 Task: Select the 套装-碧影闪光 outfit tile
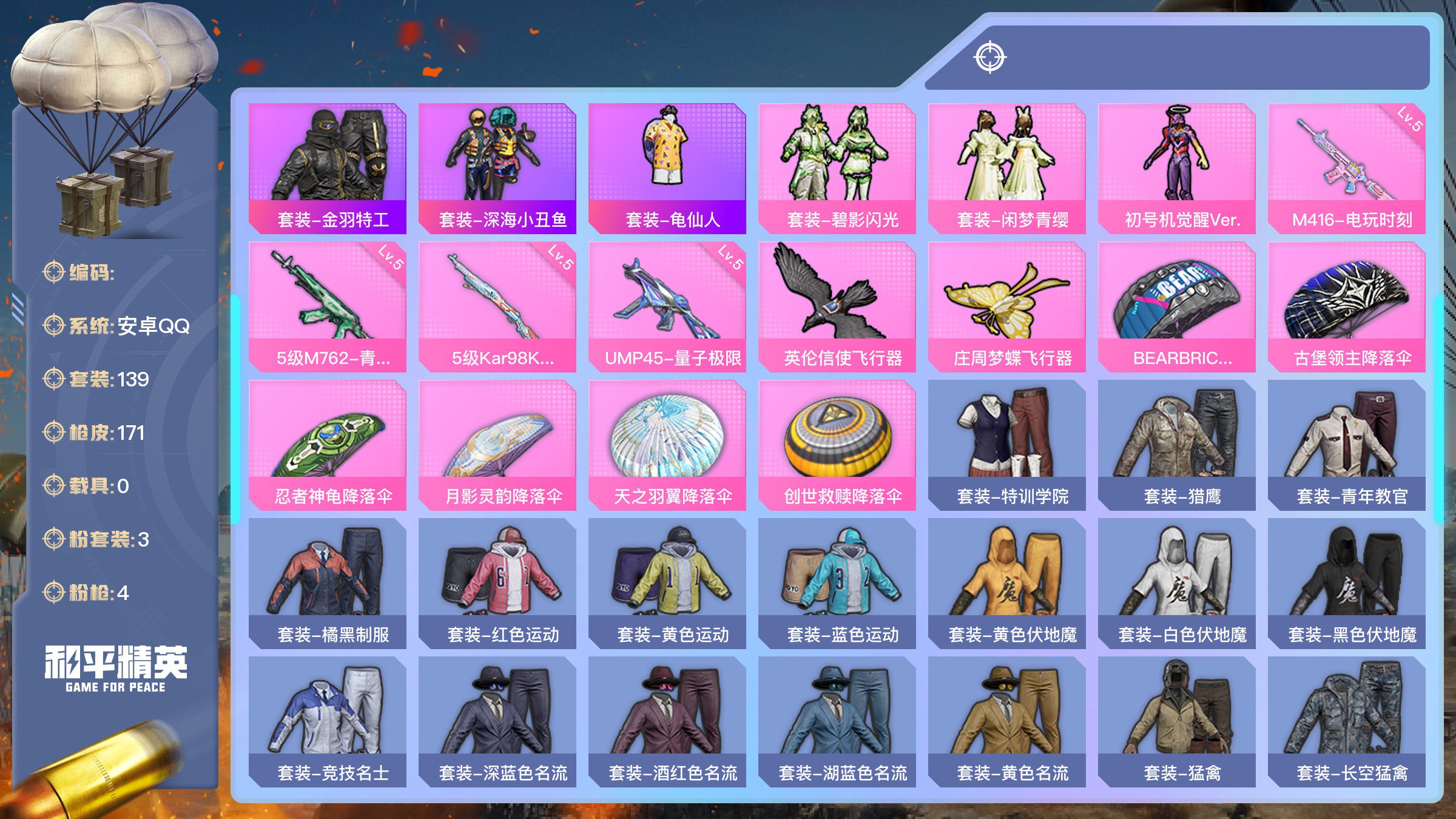(x=837, y=168)
